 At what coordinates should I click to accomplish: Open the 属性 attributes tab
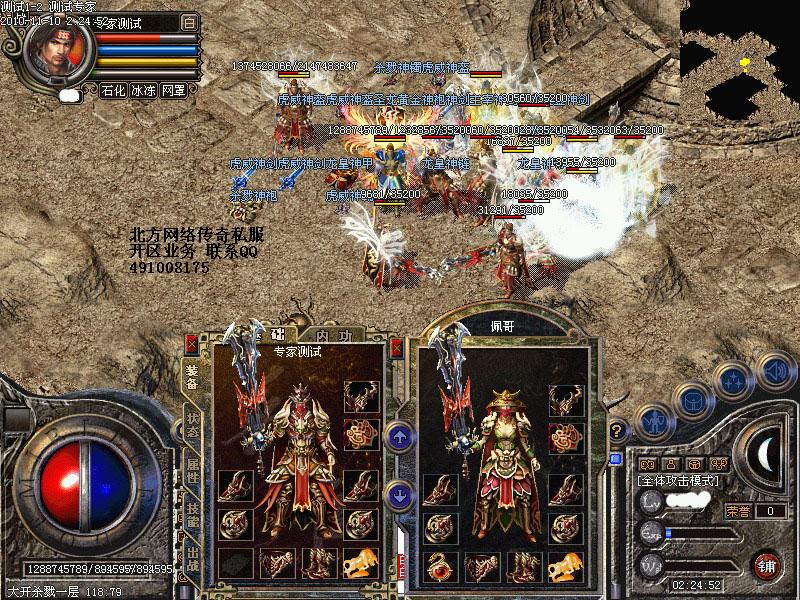coord(191,470)
